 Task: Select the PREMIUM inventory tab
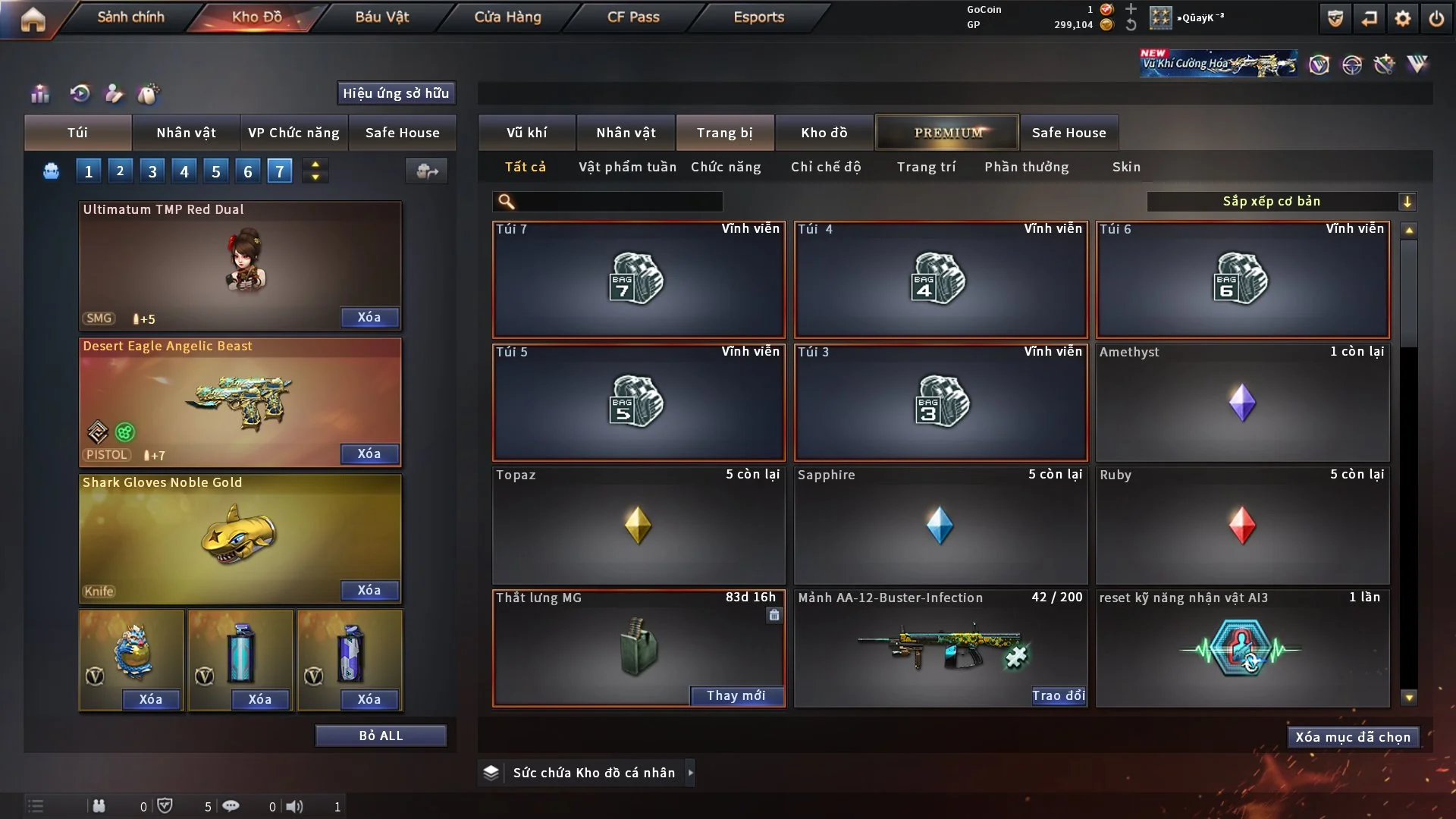(947, 133)
